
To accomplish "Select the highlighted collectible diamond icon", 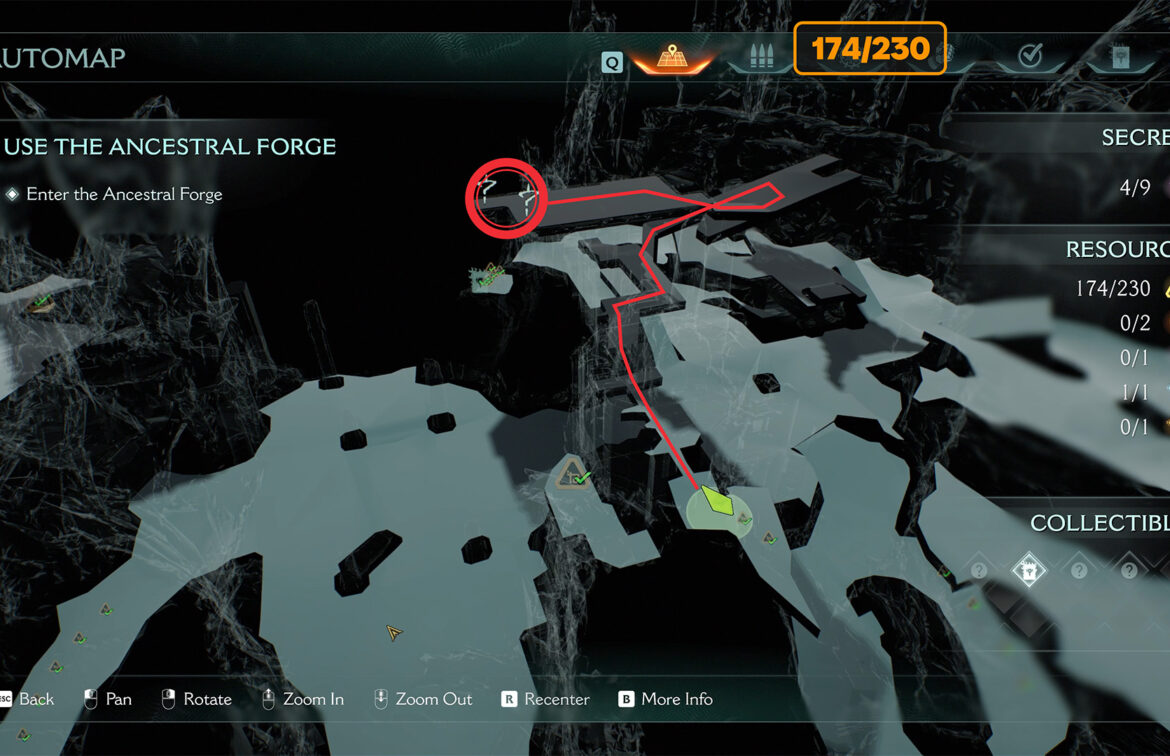I will coord(1028,570).
